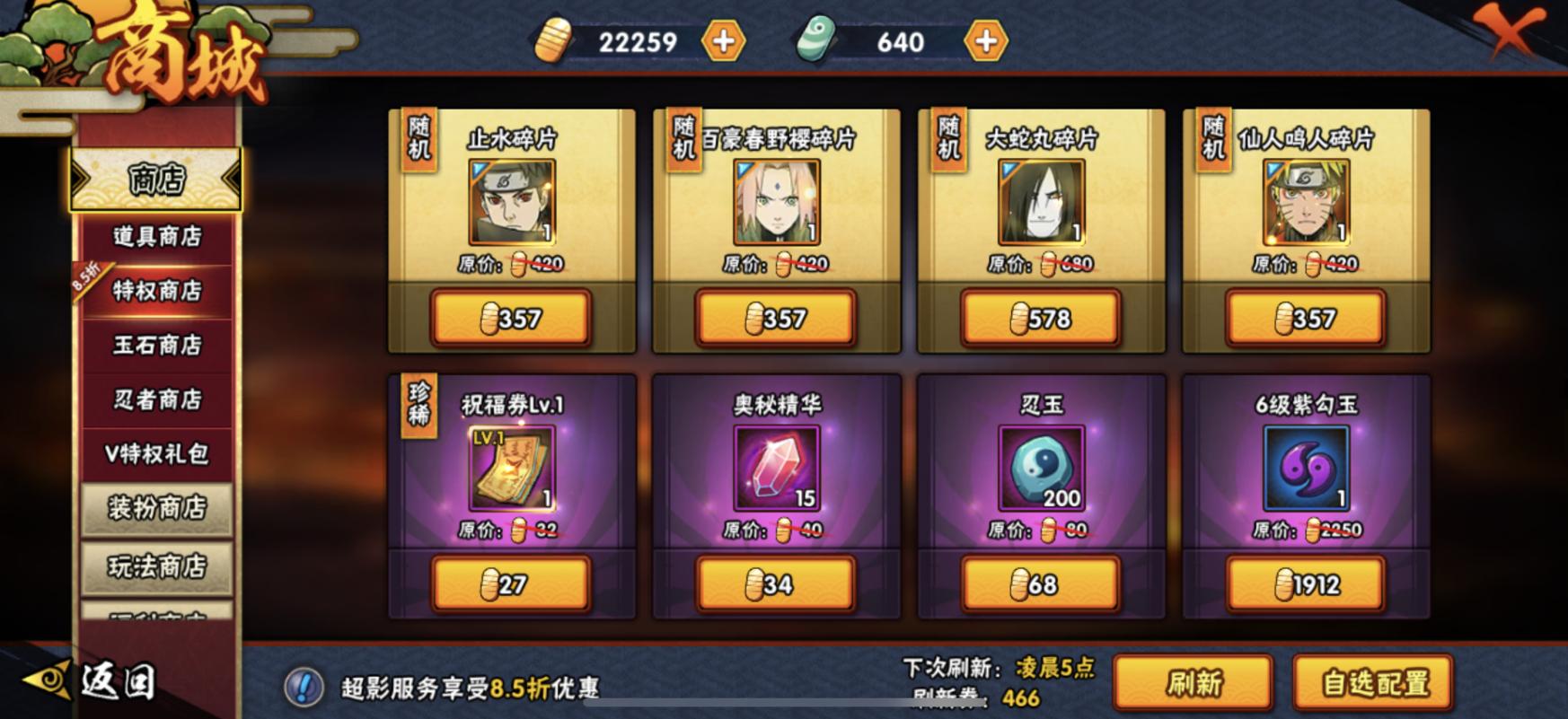Purchase 祝福券Lv.1 for 27 coins

pyautogui.click(x=509, y=583)
